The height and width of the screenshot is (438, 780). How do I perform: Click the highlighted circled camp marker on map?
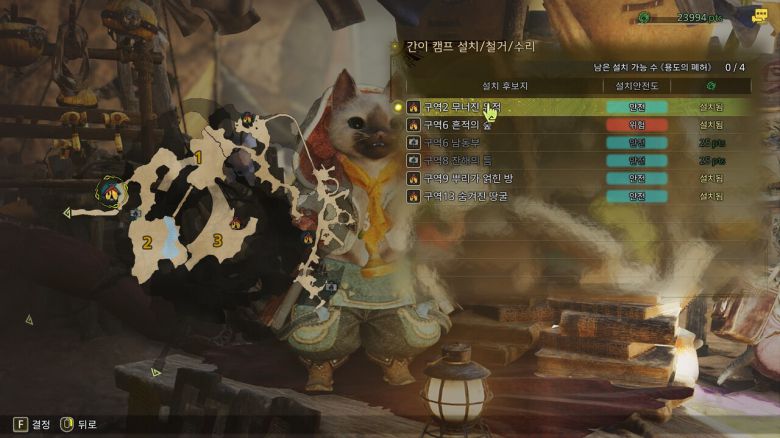(112, 190)
